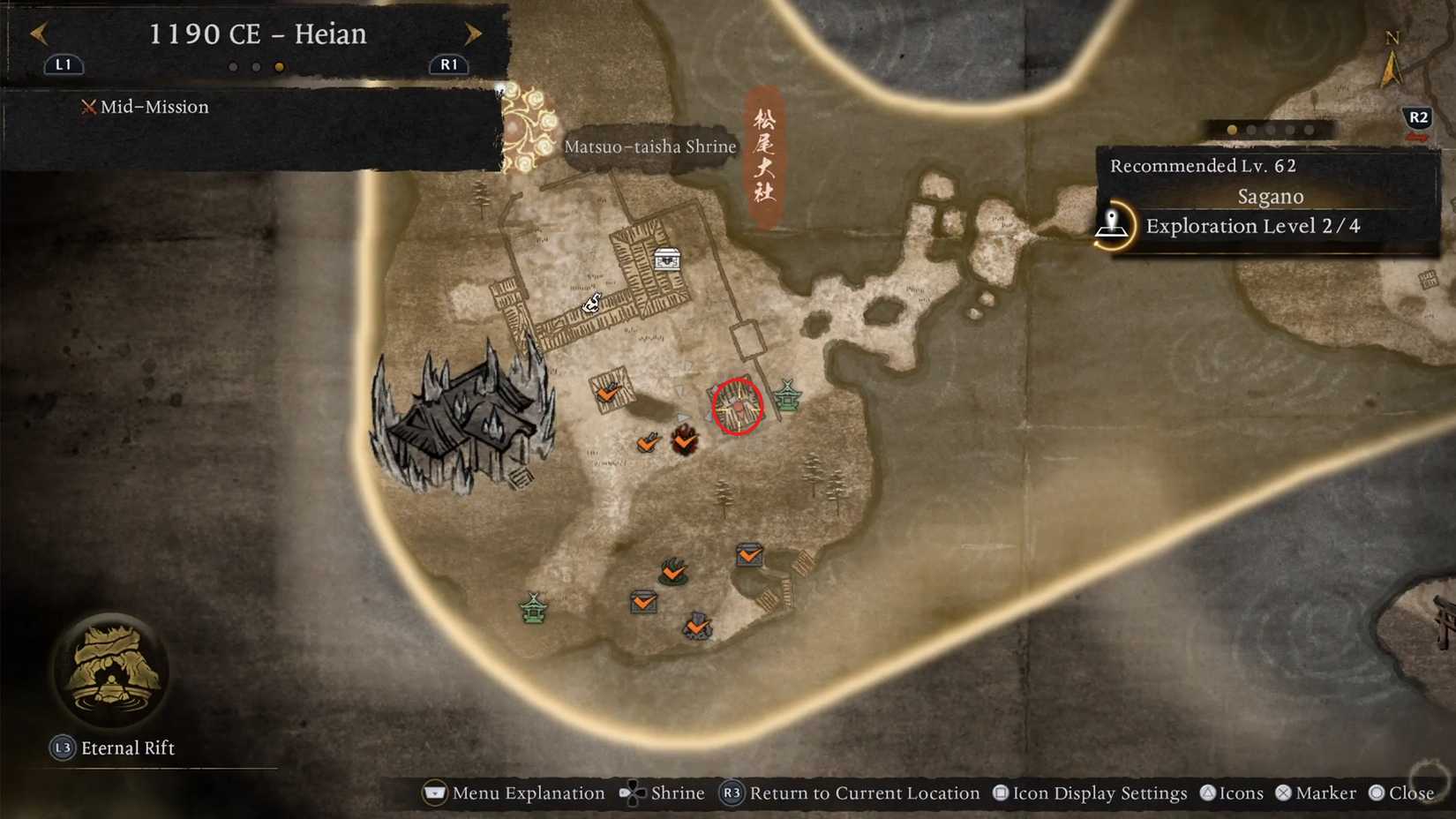The height and width of the screenshot is (819, 1456).
Task: Select the Marker option
Action: coord(1319,793)
